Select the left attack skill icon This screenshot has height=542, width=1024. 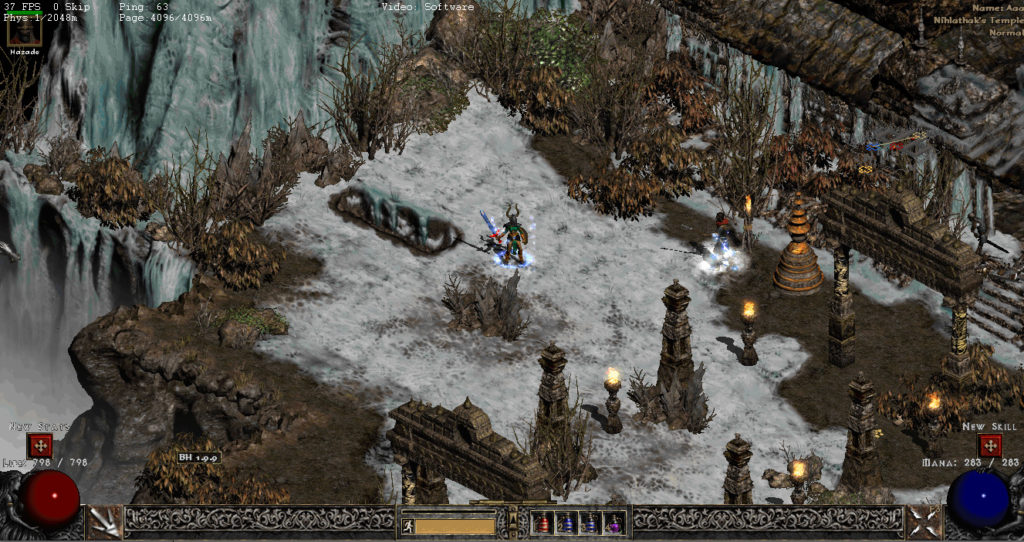click(x=103, y=520)
